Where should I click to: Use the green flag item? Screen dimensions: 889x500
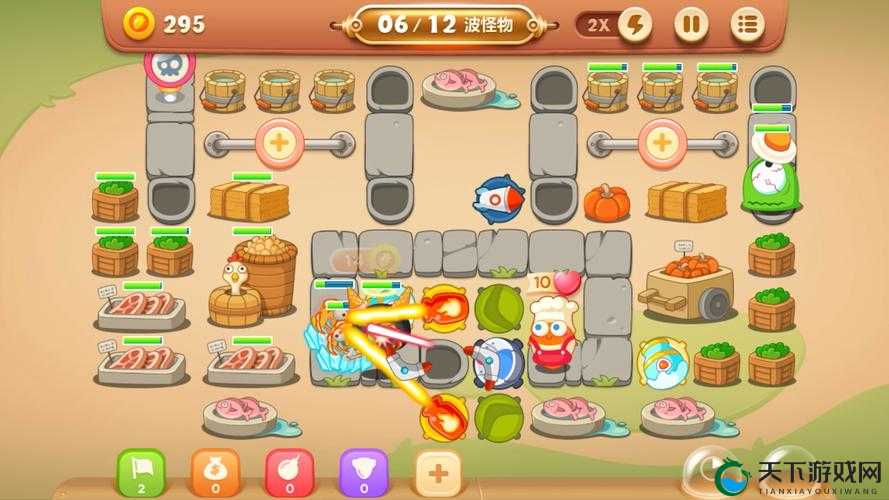pyautogui.click(x=141, y=471)
